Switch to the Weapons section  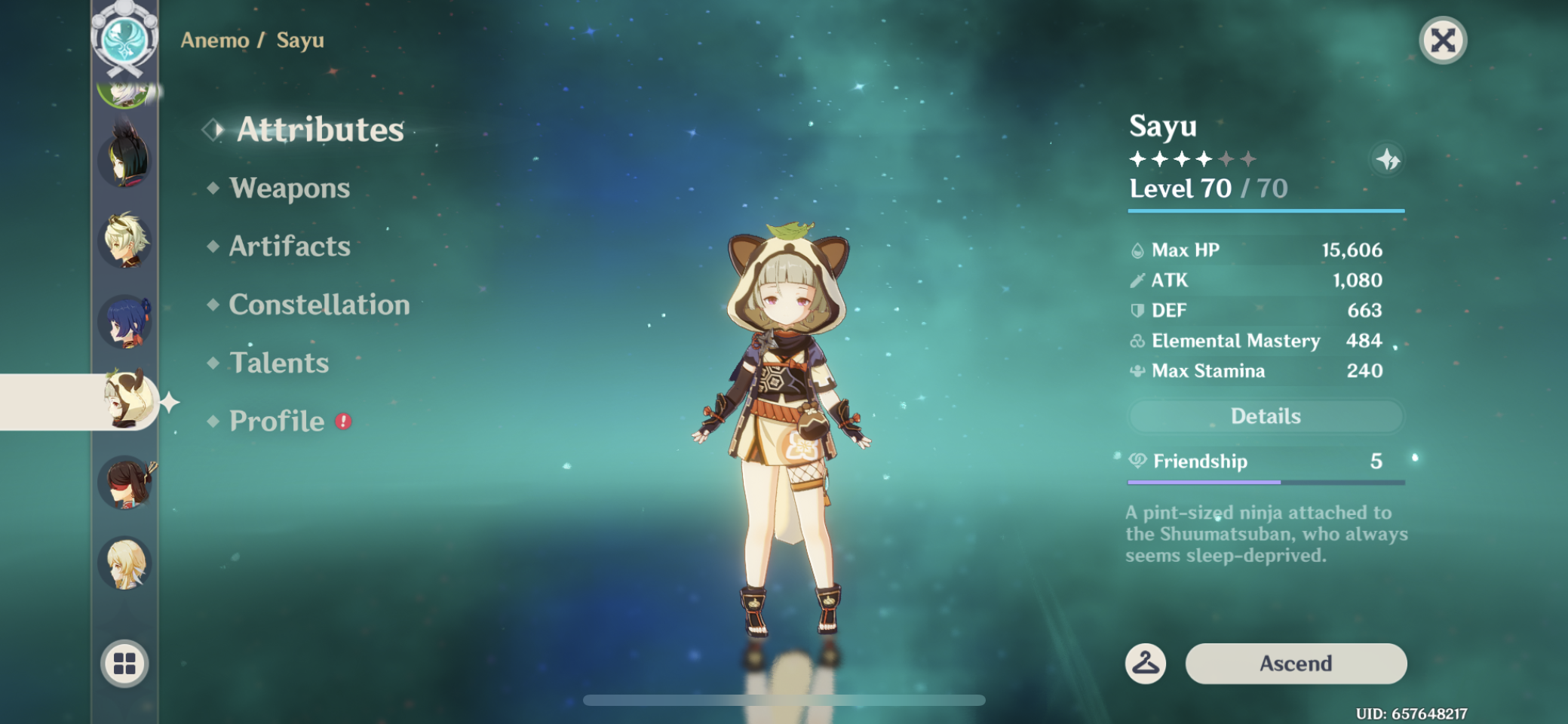click(x=290, y=188)
